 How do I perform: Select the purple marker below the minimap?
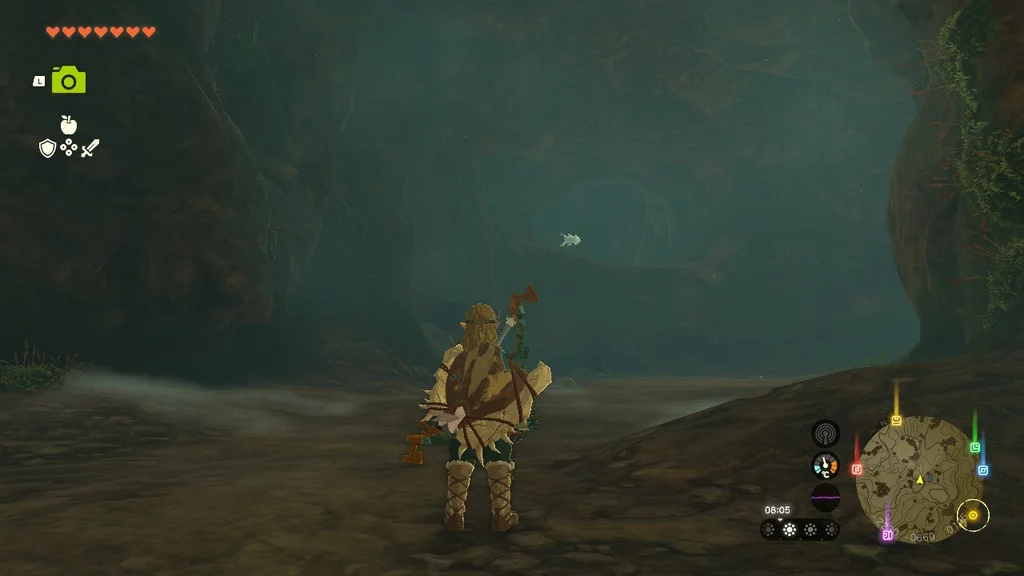click(887, 535)
